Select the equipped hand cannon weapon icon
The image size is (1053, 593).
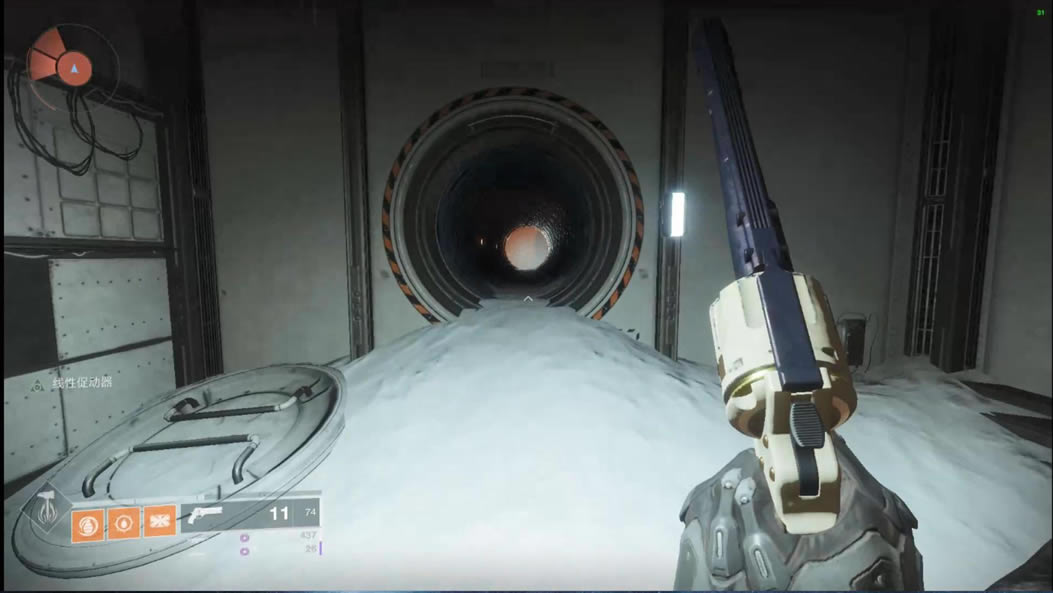208,515
